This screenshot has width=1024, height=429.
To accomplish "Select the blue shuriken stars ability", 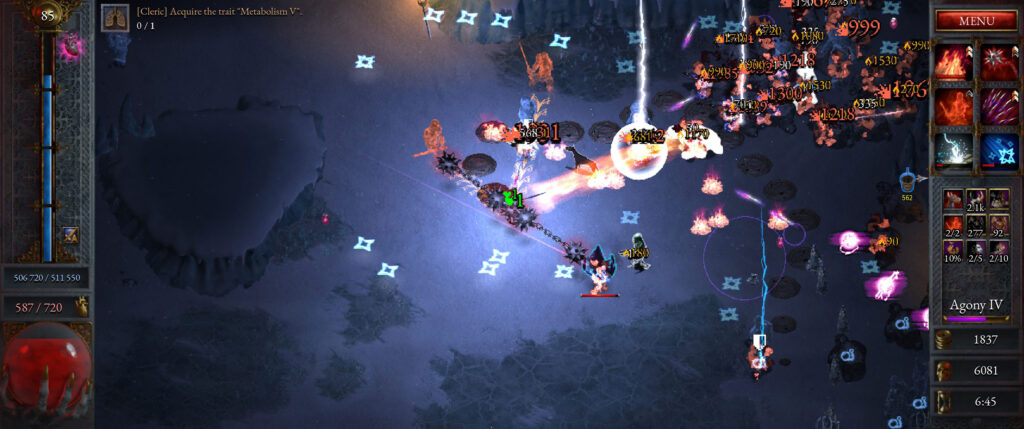I will [x=998, y=150].
